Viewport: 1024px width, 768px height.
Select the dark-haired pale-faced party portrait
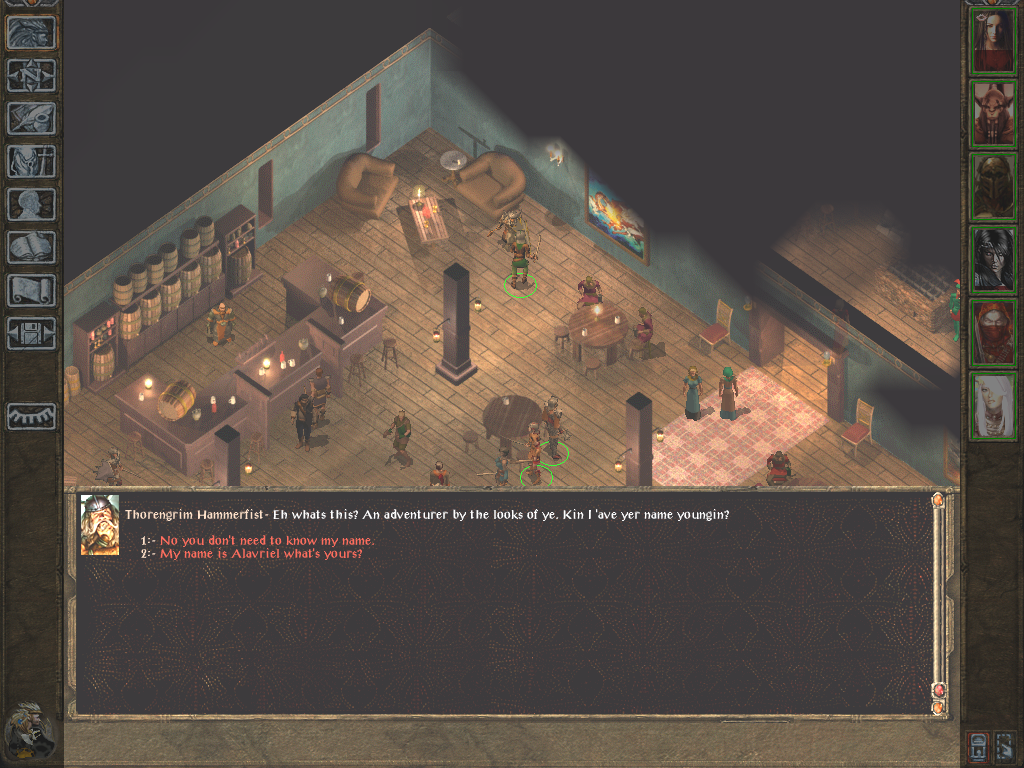pos(993,260)
